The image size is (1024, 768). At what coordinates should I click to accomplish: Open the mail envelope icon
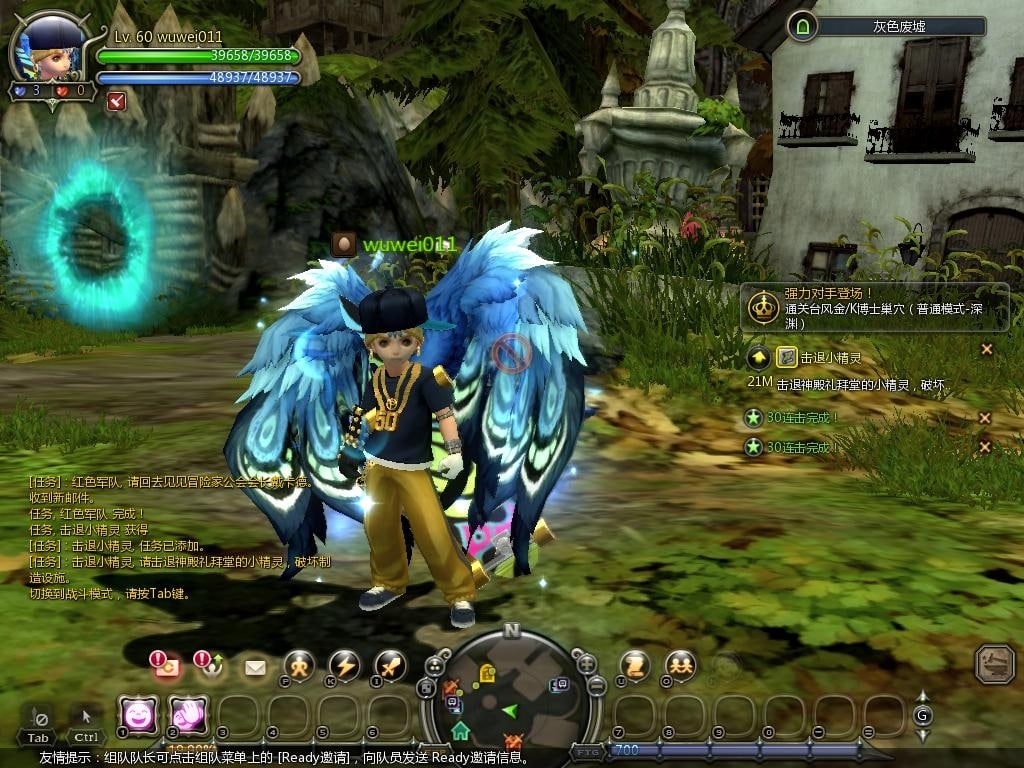[255, 667]
